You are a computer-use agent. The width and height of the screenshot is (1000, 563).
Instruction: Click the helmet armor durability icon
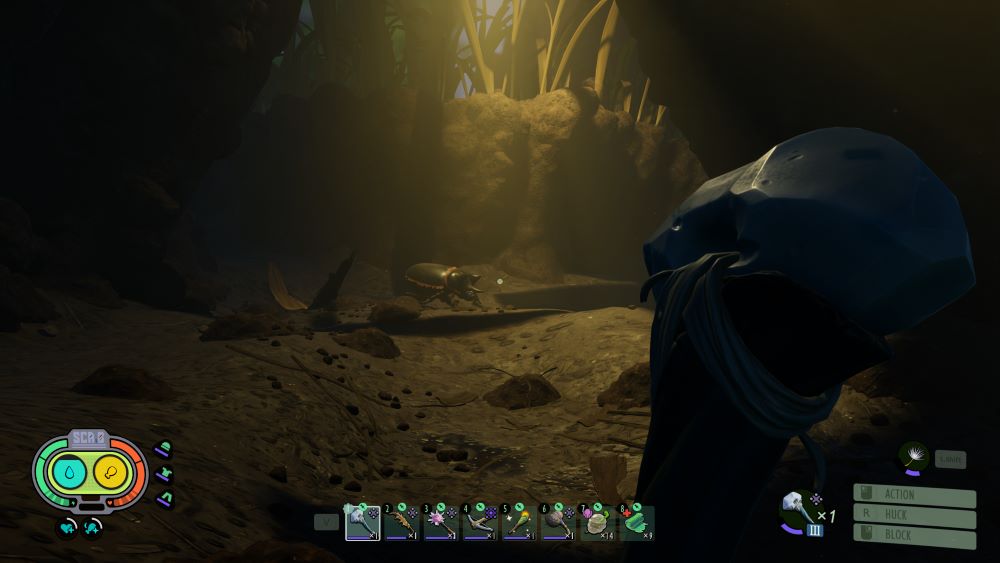[x=163, y=448]
